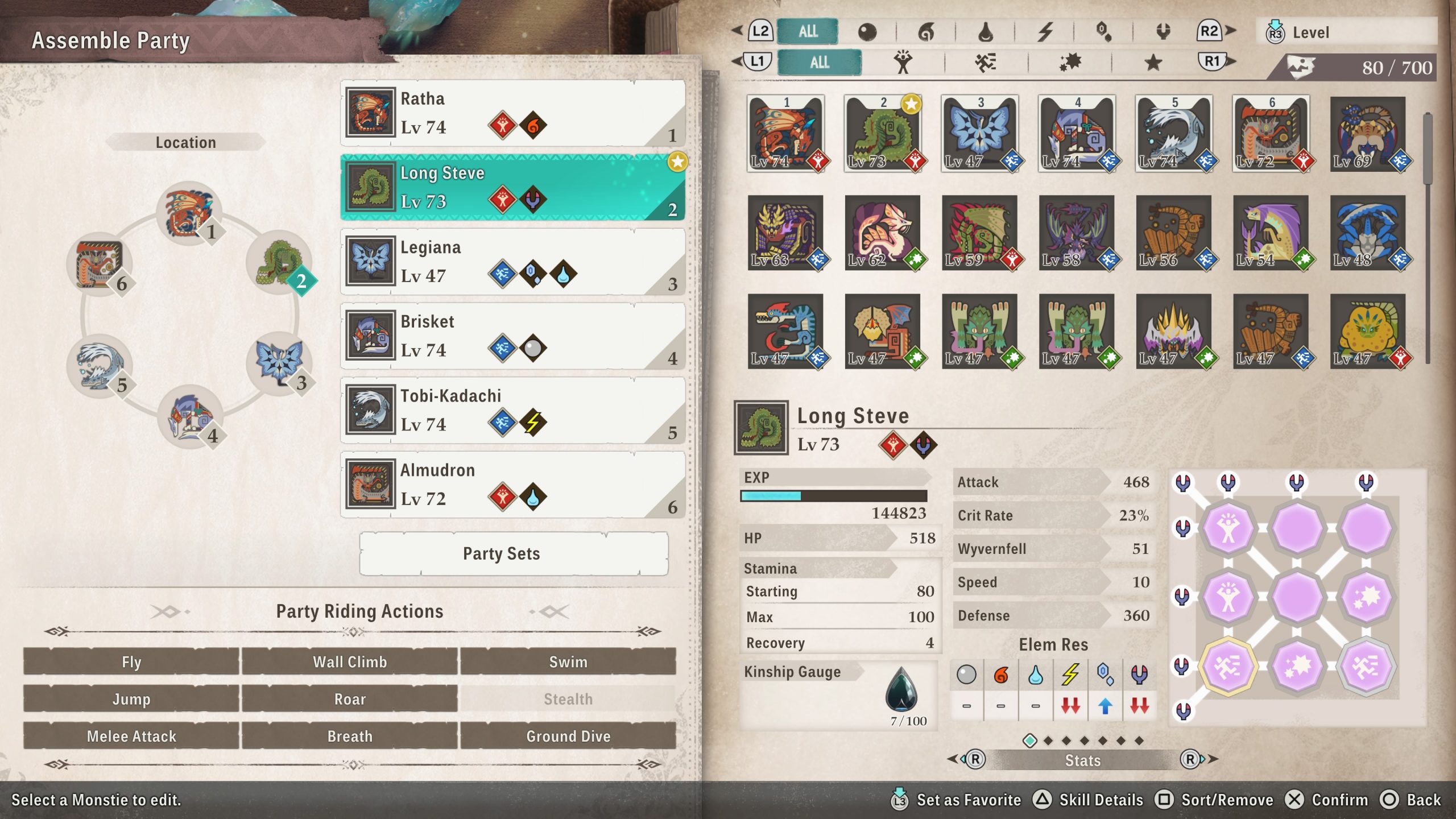Select the Swim riding action
The image size is (1456, 819).
[568, 661]
